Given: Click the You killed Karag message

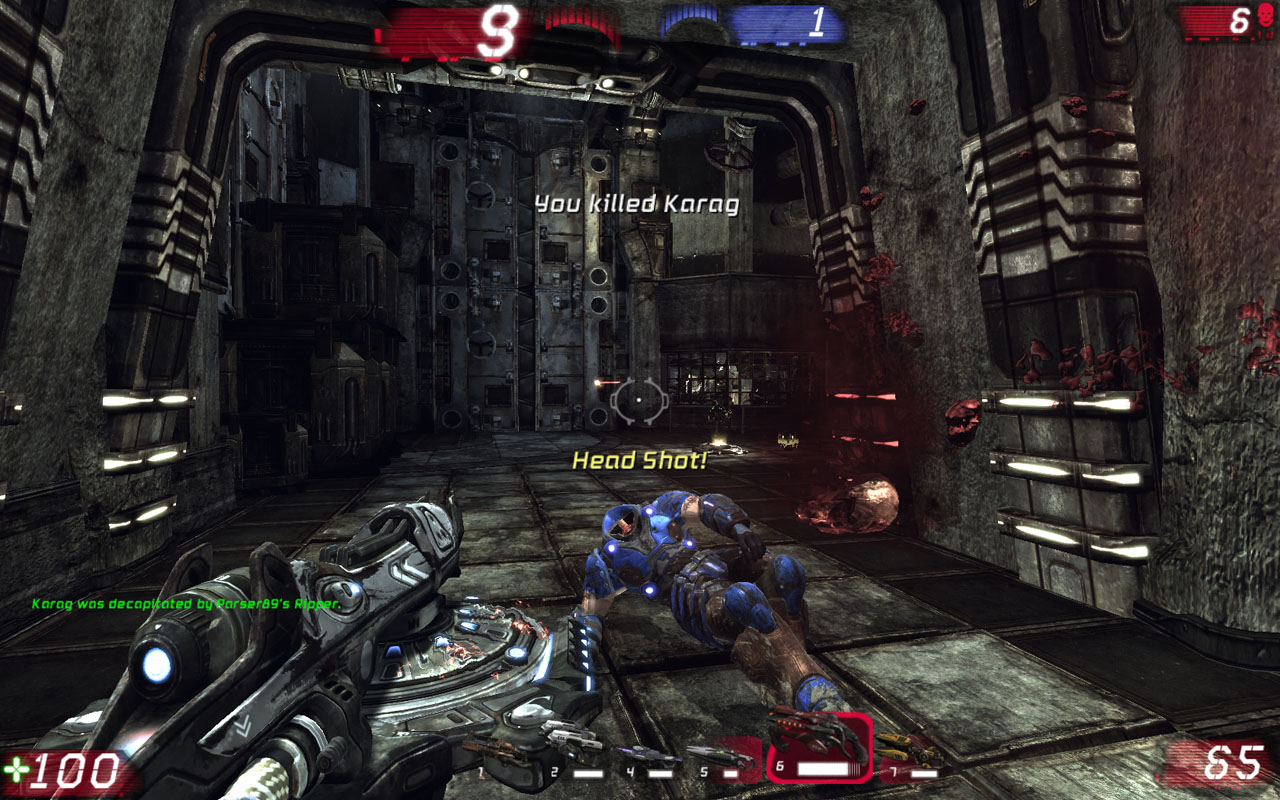Looking at the screenshot, I should click(x=639, y=206).
